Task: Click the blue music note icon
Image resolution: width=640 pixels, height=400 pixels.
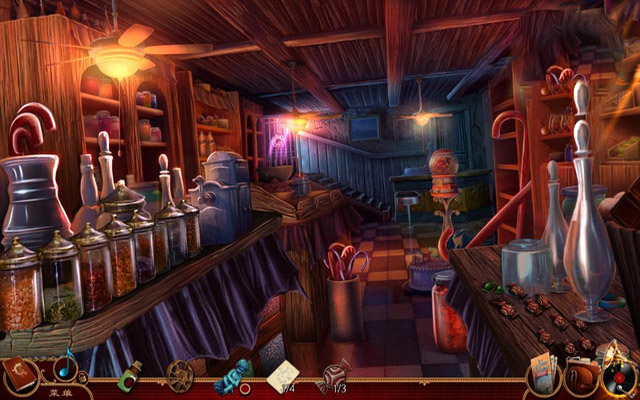Action: point(65,364)
